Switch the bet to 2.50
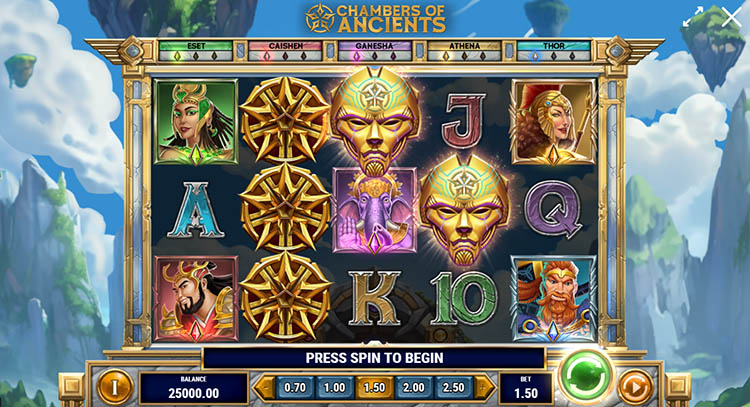 coord(451,387)
